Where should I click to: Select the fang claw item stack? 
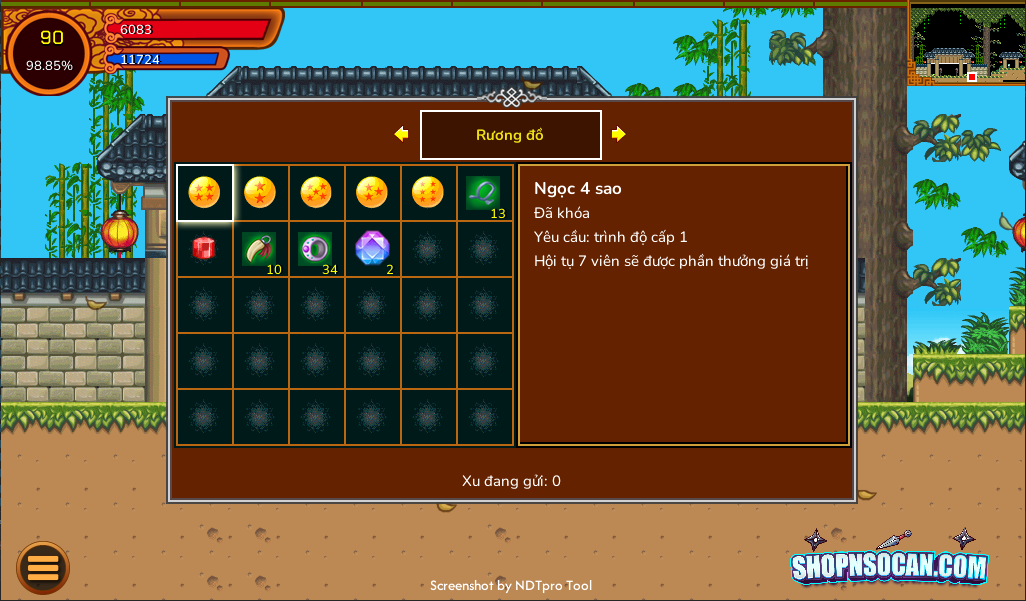click(260, 249)
